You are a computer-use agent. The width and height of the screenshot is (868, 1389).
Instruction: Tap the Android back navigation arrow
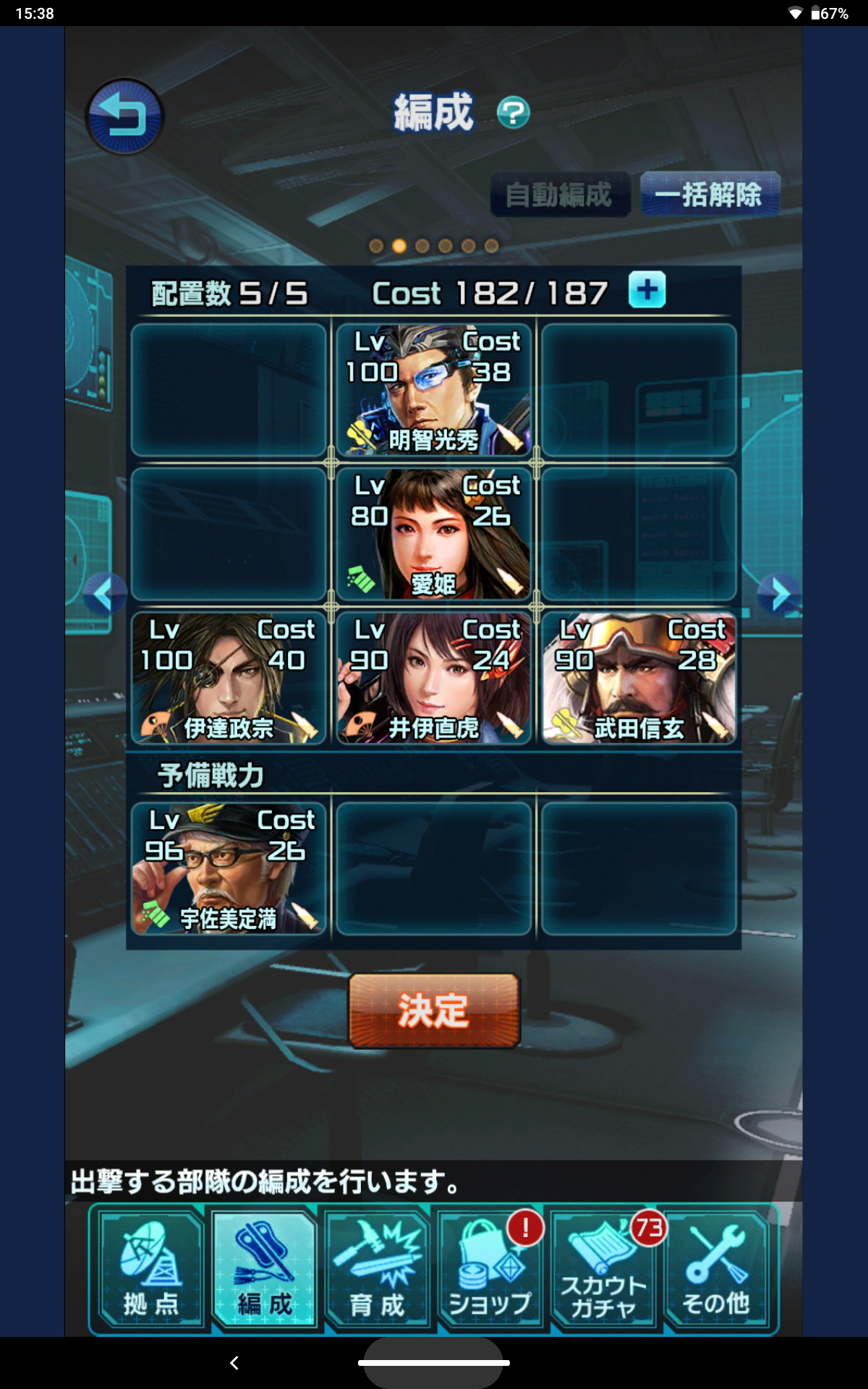[x=234, y=1363]
